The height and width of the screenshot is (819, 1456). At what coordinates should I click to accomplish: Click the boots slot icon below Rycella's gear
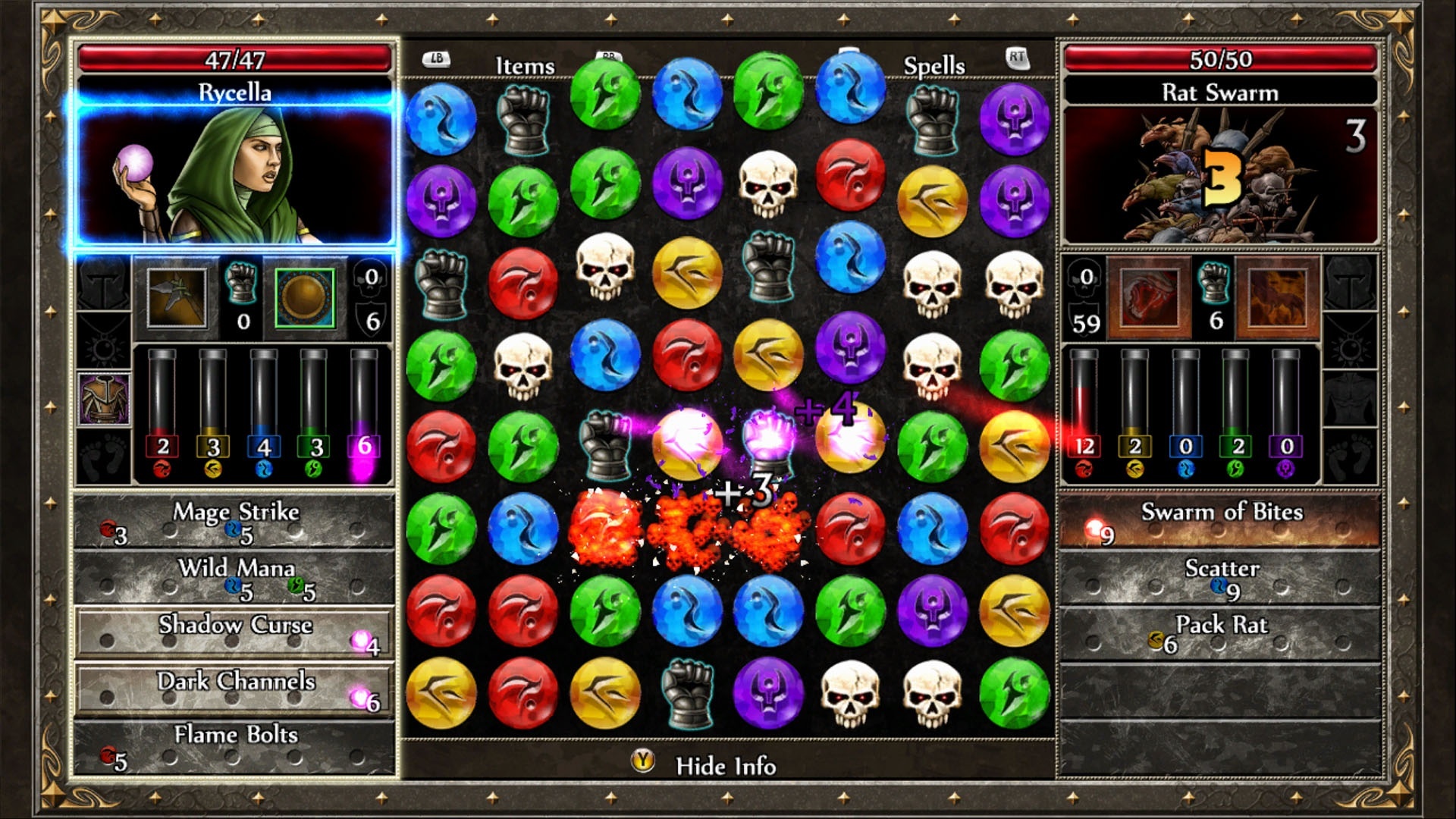(x=102, y=456)
